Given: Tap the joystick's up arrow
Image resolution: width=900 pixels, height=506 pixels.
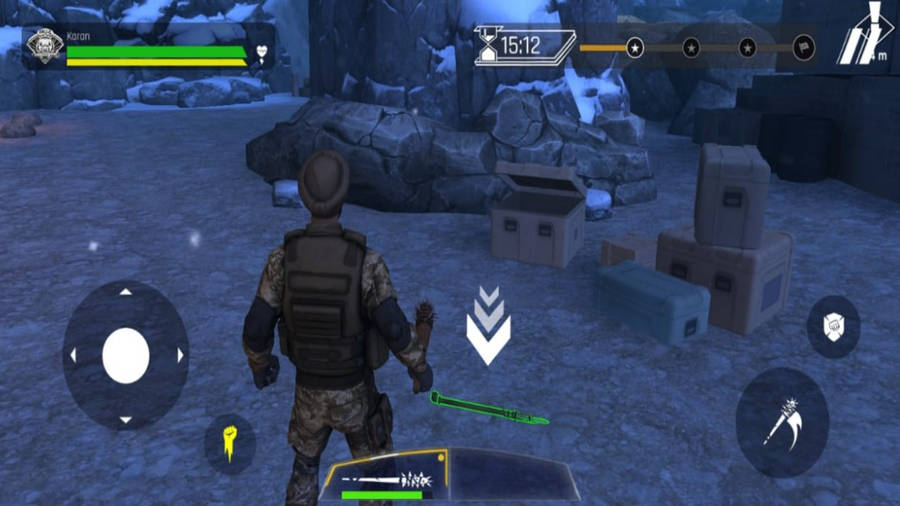Looking at the screenshot, I should click(126, 293).
